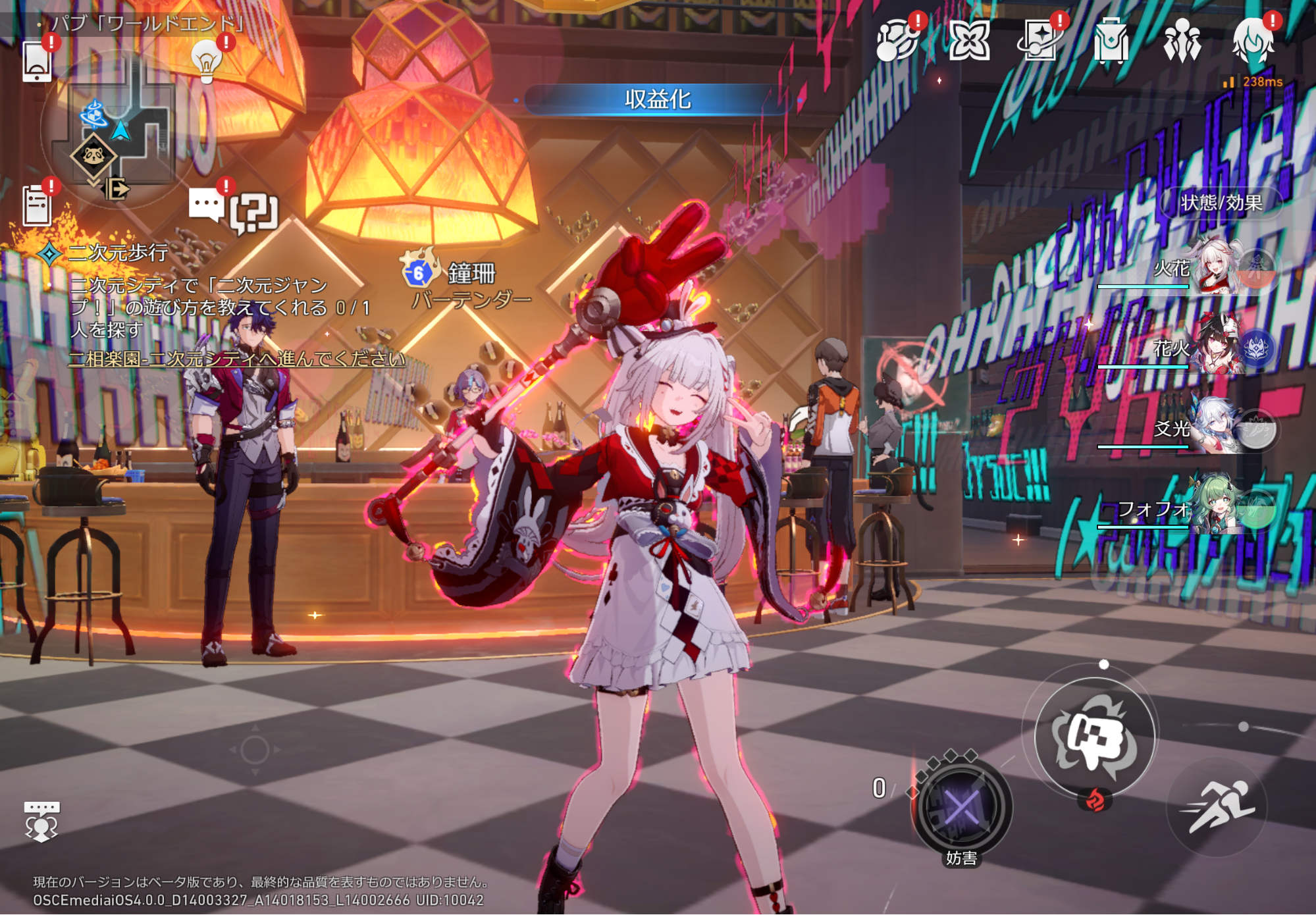The image size is (1316, 915).
Task: Open the character avatar menu icon
Action: point(1253,41)
